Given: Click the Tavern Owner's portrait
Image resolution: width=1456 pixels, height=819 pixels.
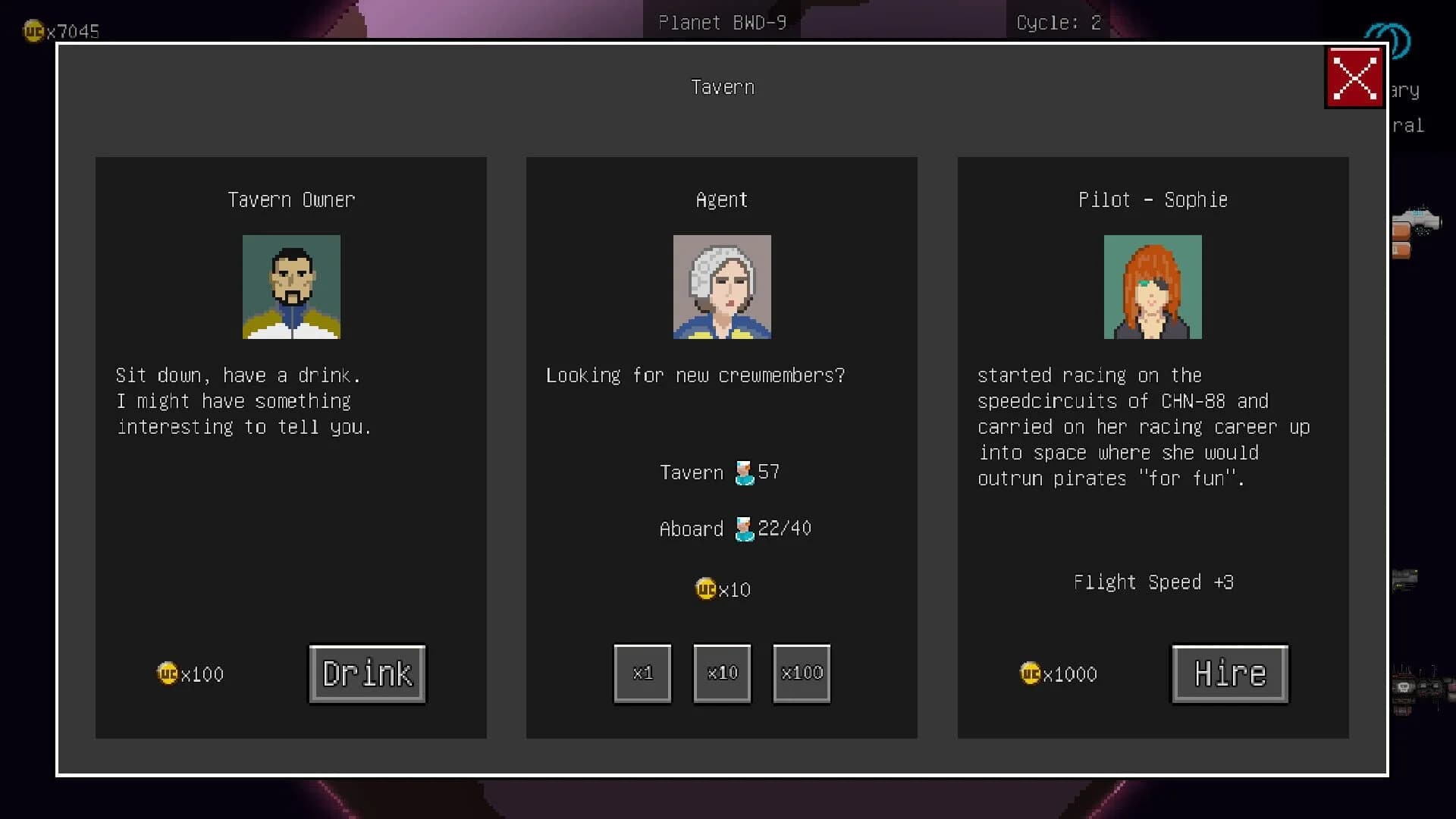Looking at the screenshot, I should (x=291, y=287).
